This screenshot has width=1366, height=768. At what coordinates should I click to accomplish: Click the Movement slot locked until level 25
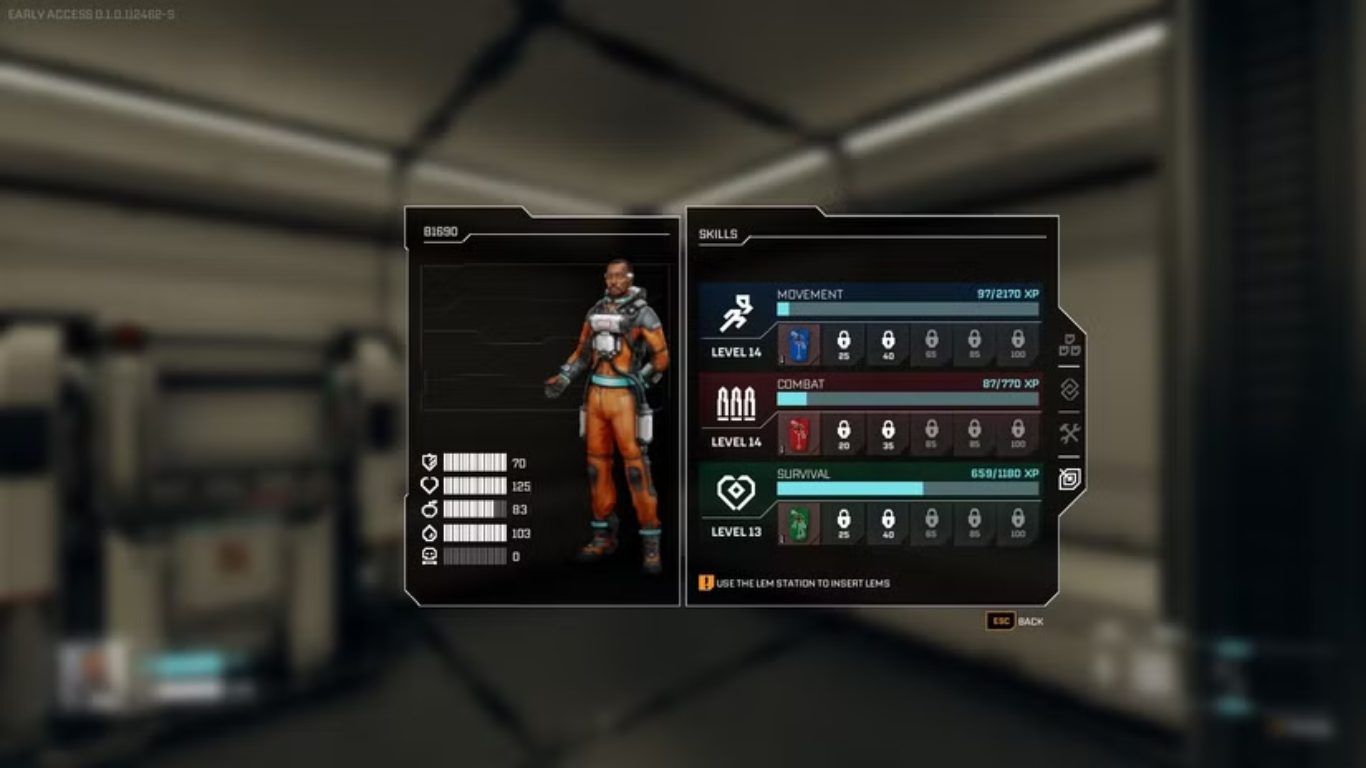pos(843,344)
